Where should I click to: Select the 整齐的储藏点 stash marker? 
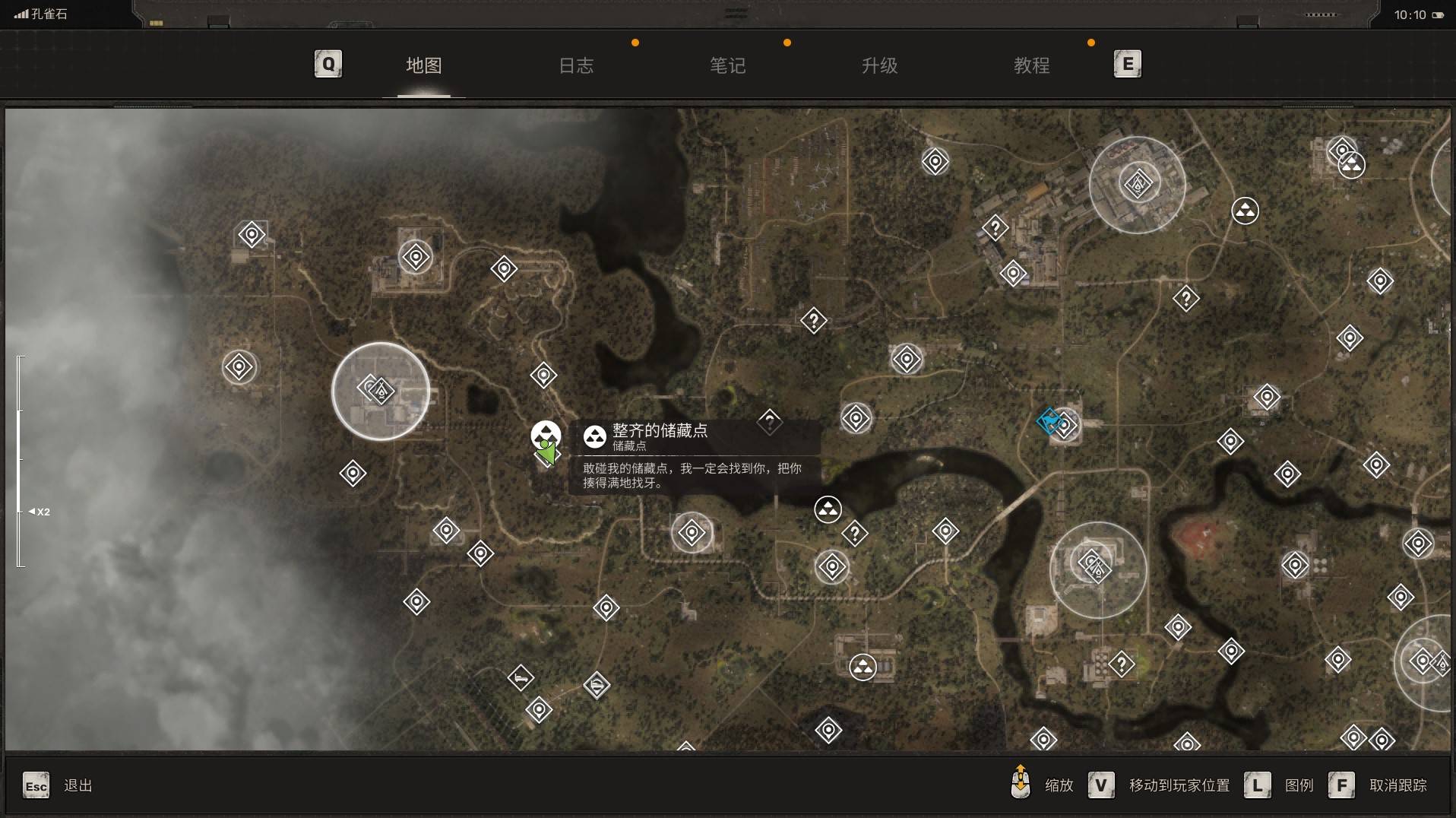[545, 433]
